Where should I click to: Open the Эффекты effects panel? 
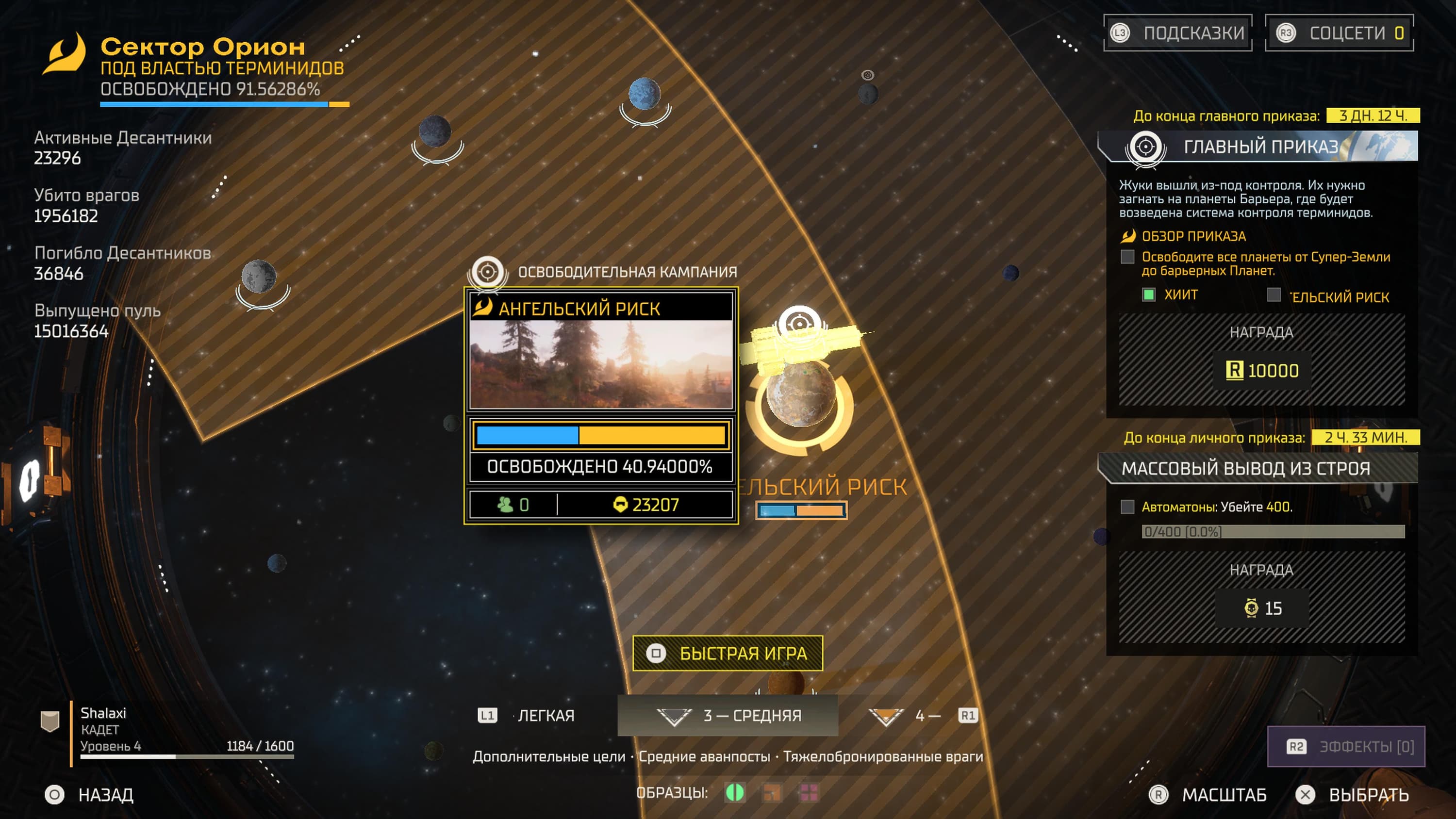pyautogui.click(x=1346, y=747)
